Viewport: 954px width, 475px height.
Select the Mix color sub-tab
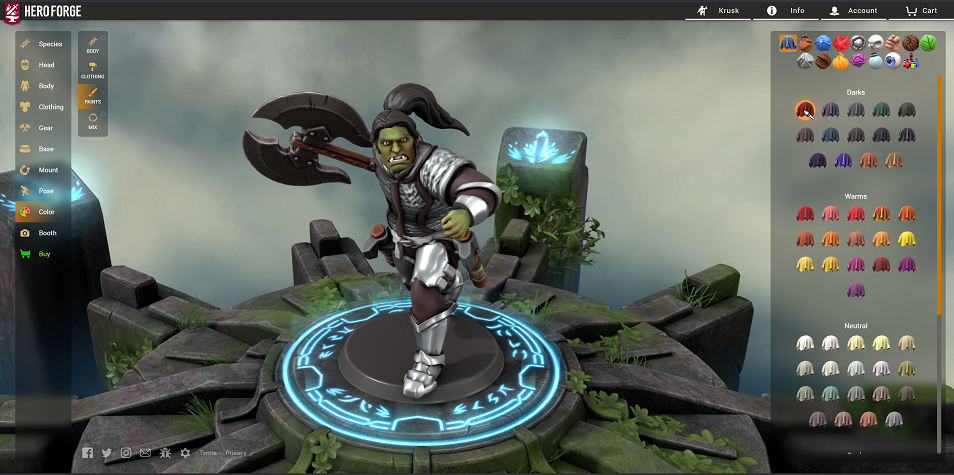[93, 121]
